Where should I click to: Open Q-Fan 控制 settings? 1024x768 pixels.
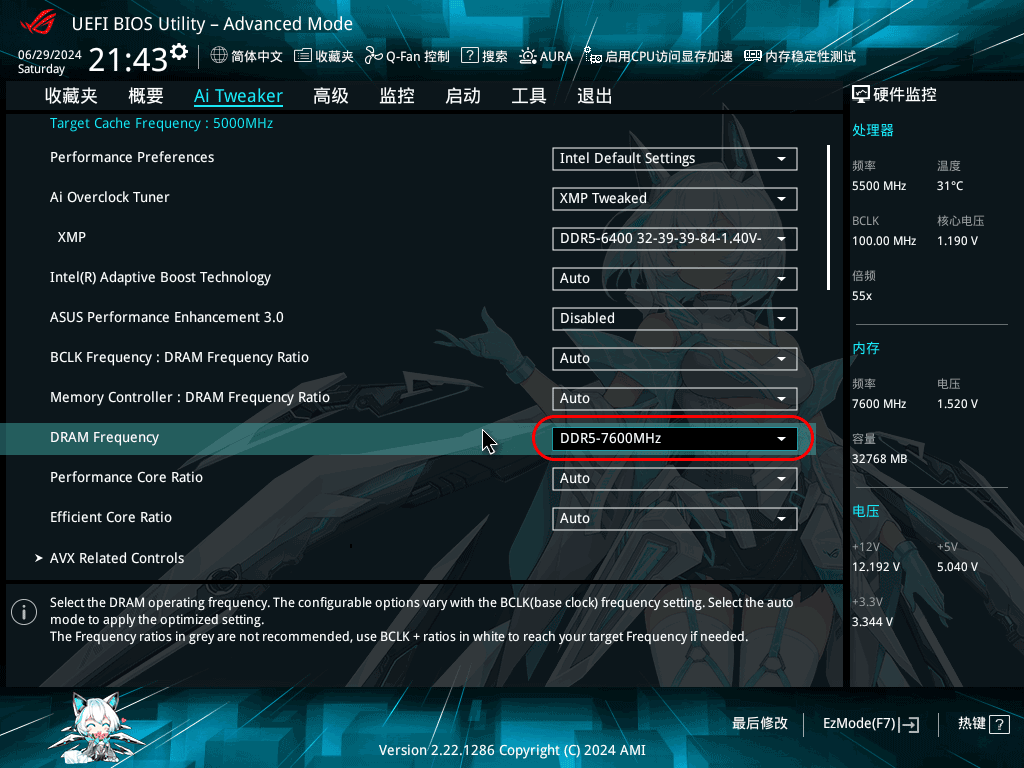tap(407, 57)
